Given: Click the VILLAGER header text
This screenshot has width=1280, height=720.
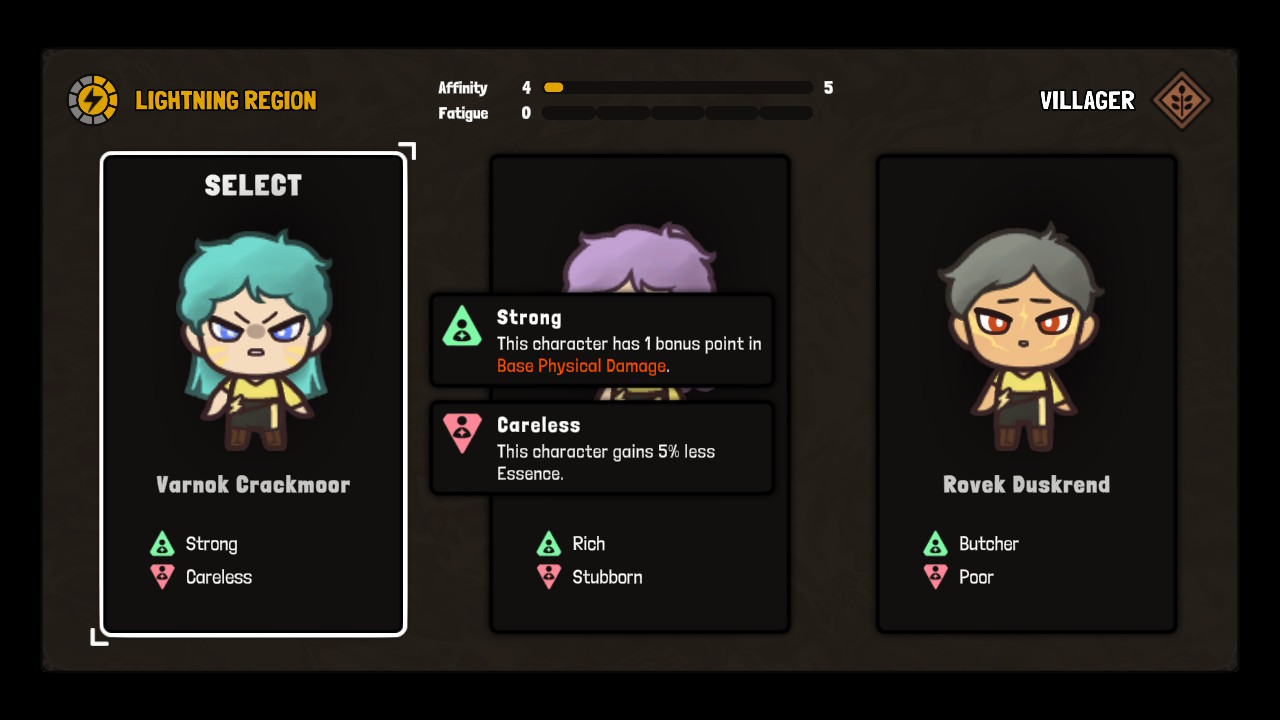Looking at the screenshot, I should click(1087, 100).
